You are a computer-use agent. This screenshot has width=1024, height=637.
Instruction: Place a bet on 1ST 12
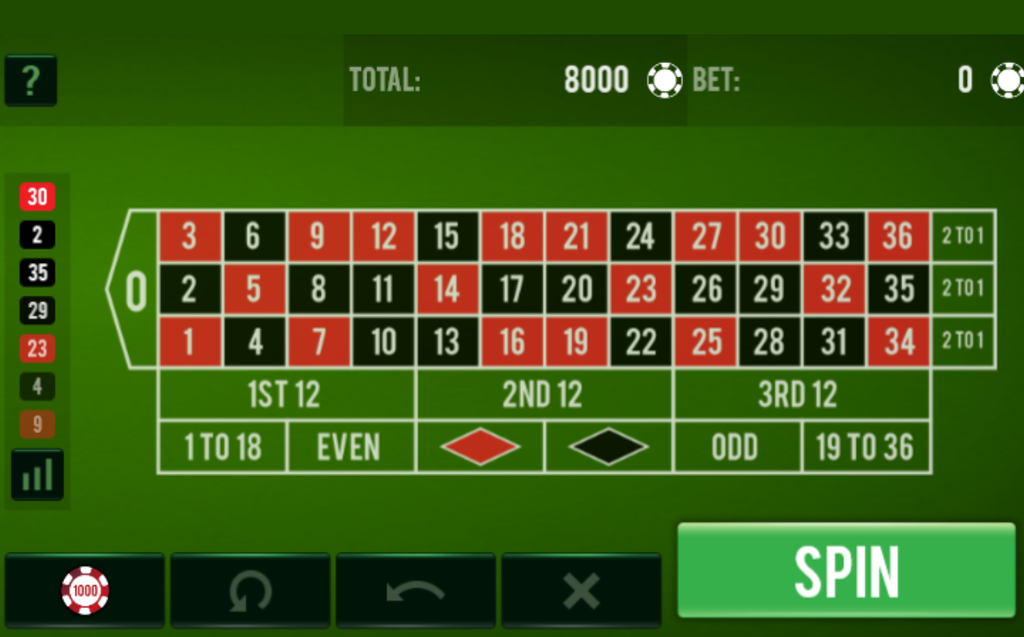[286, 394]
